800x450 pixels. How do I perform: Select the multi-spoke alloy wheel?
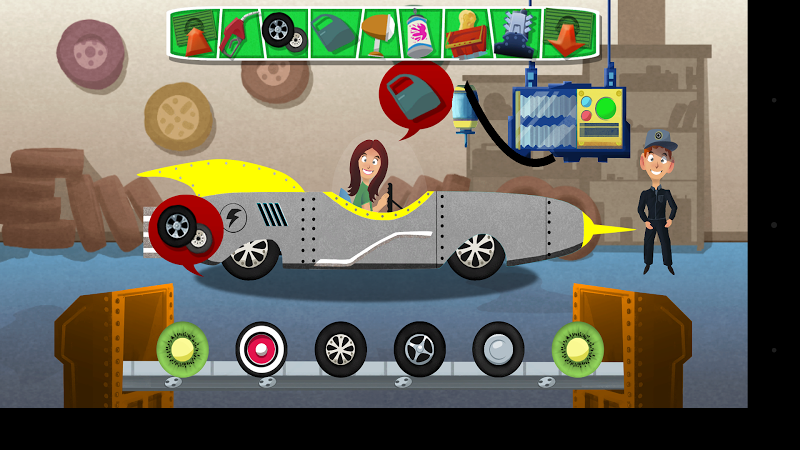(x=341, y=349)
